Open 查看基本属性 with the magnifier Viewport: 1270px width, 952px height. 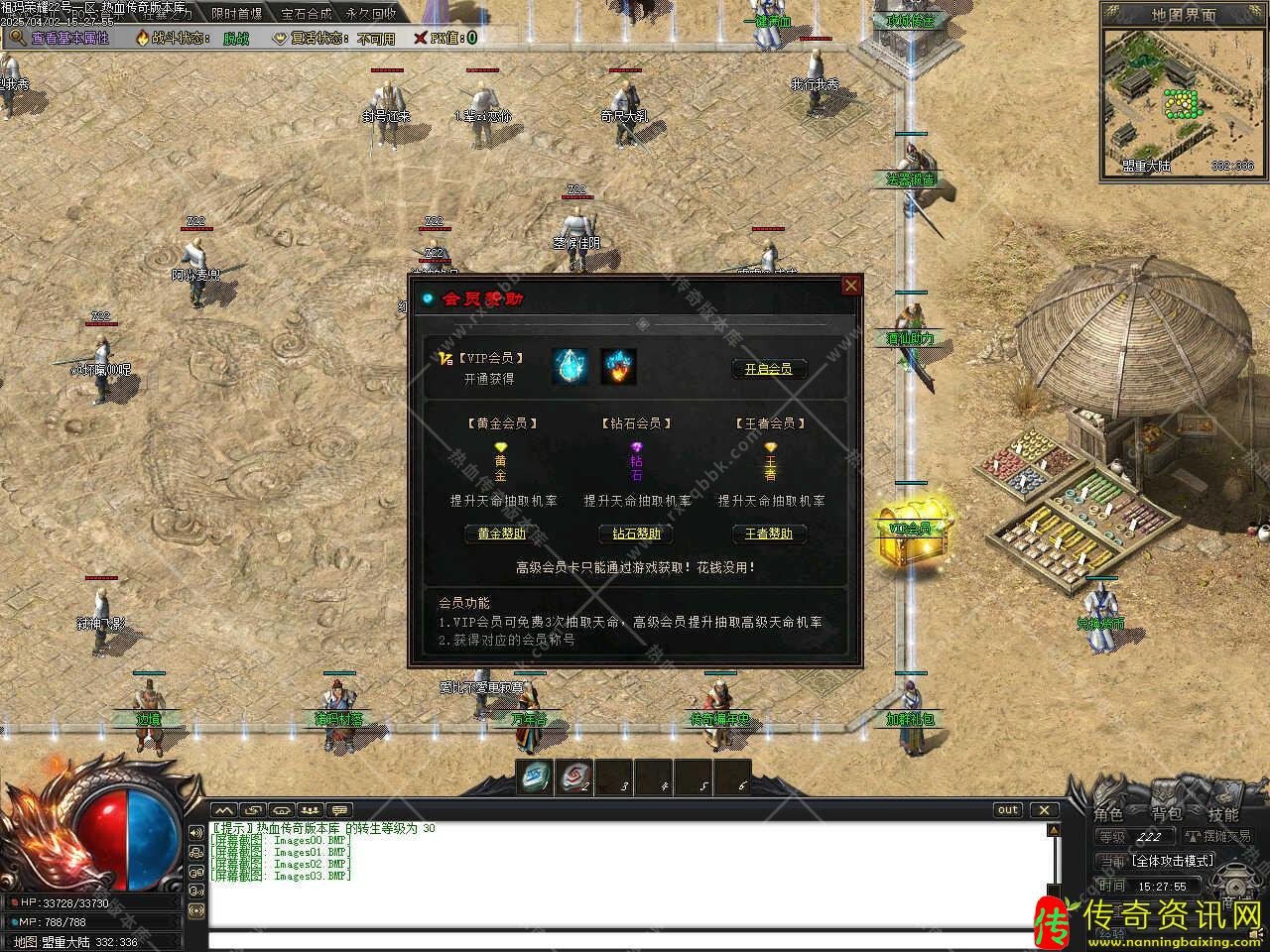60,38
